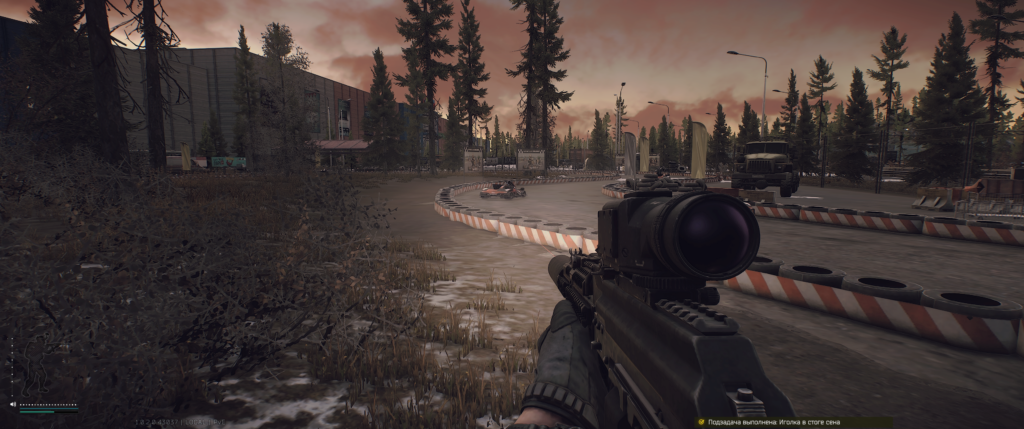This screenshot has width=1024, height=429.
Task: Click the speaker noise level icon
Action: click(x=13, y=405)
